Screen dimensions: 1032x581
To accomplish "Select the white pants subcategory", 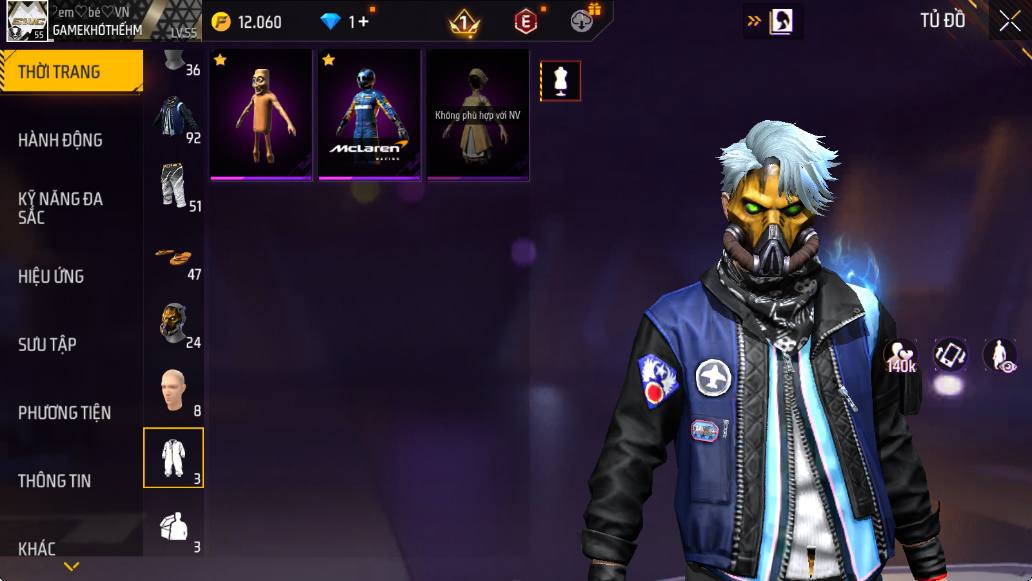I will pos(173,186).
